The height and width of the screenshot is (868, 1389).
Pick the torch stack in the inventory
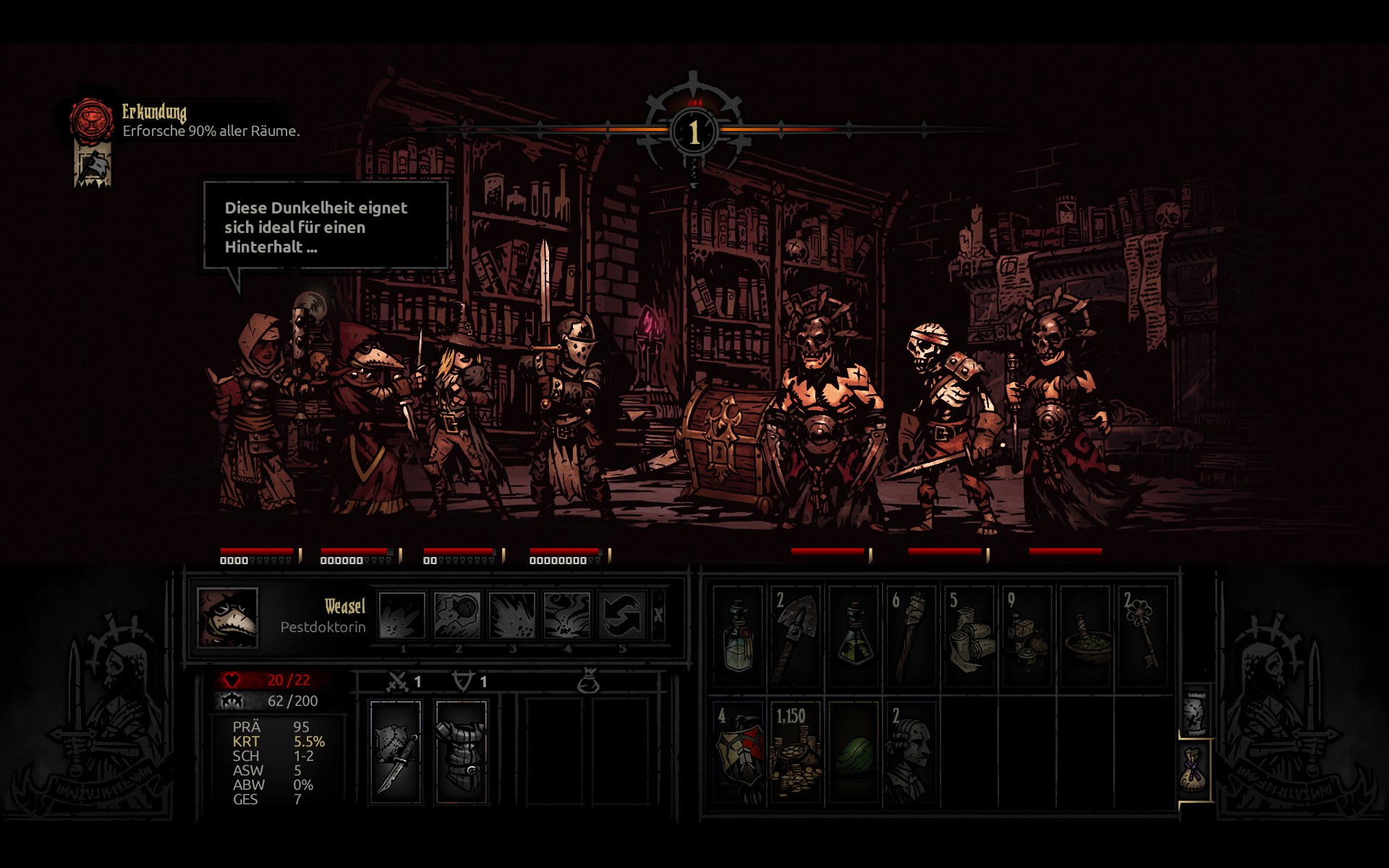[911, 637]
